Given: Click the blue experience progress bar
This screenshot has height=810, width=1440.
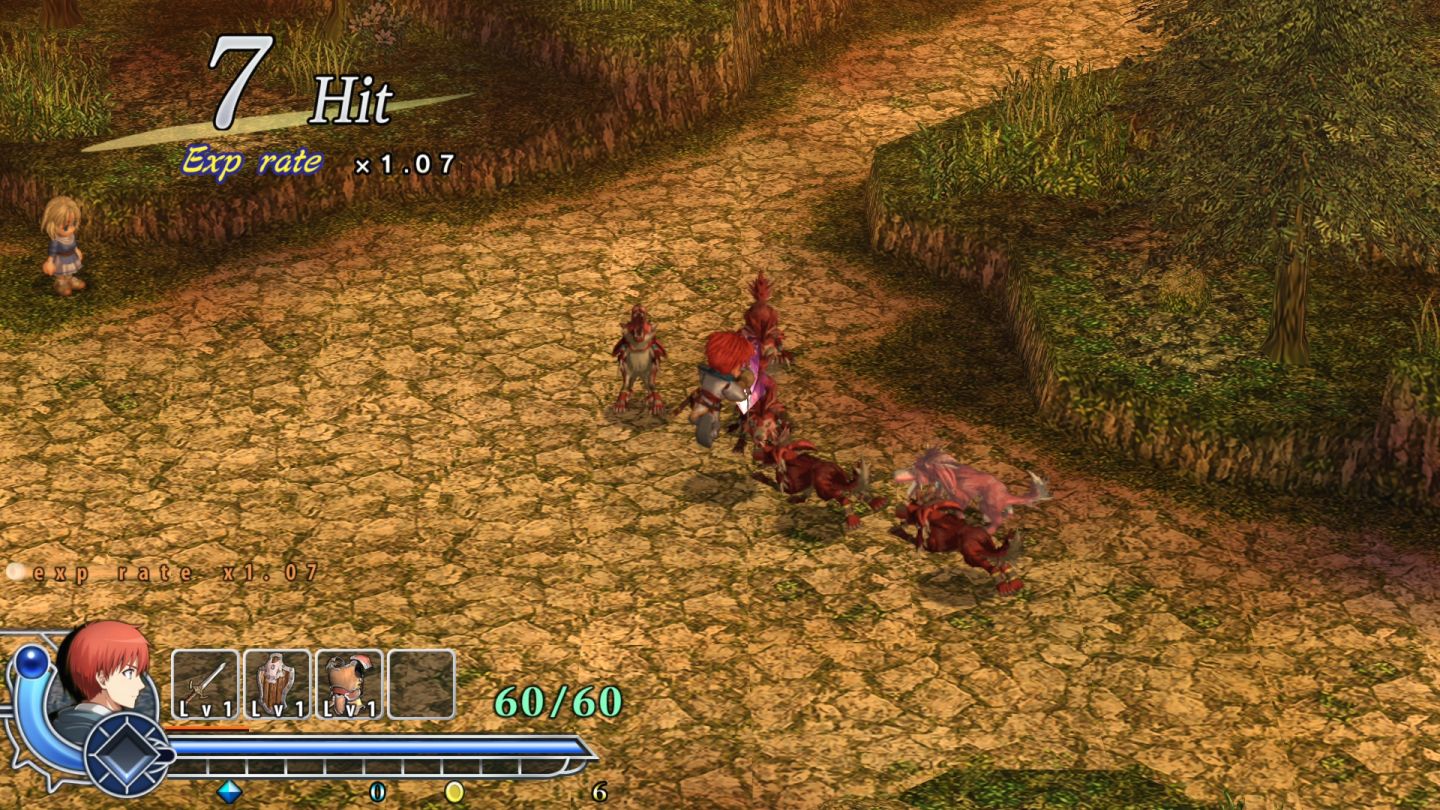Looking at the screenshot, I should (380, 745).
